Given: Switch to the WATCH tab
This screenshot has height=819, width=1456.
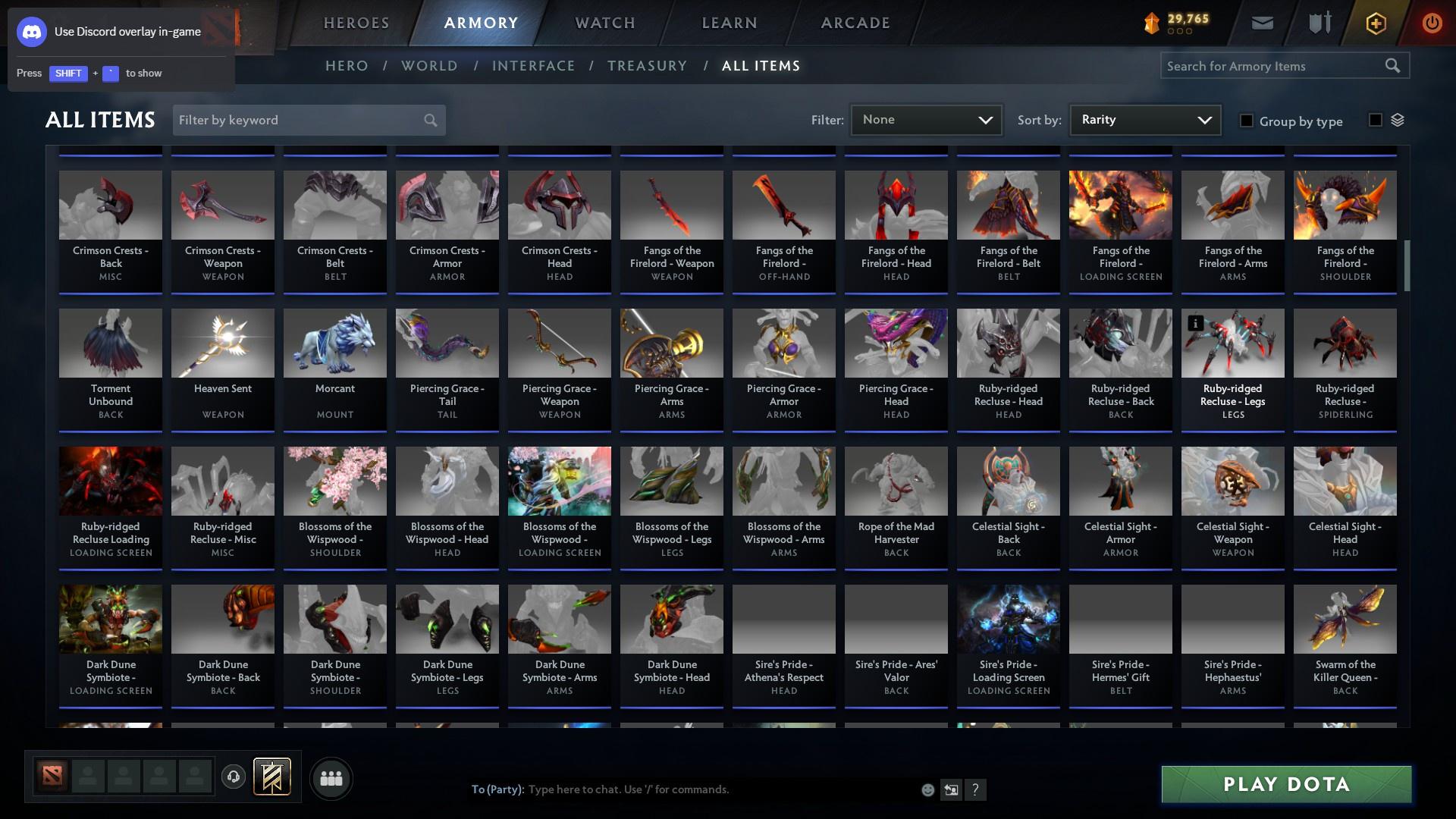Looking at the screenshot, I should [x=603, y=23].
